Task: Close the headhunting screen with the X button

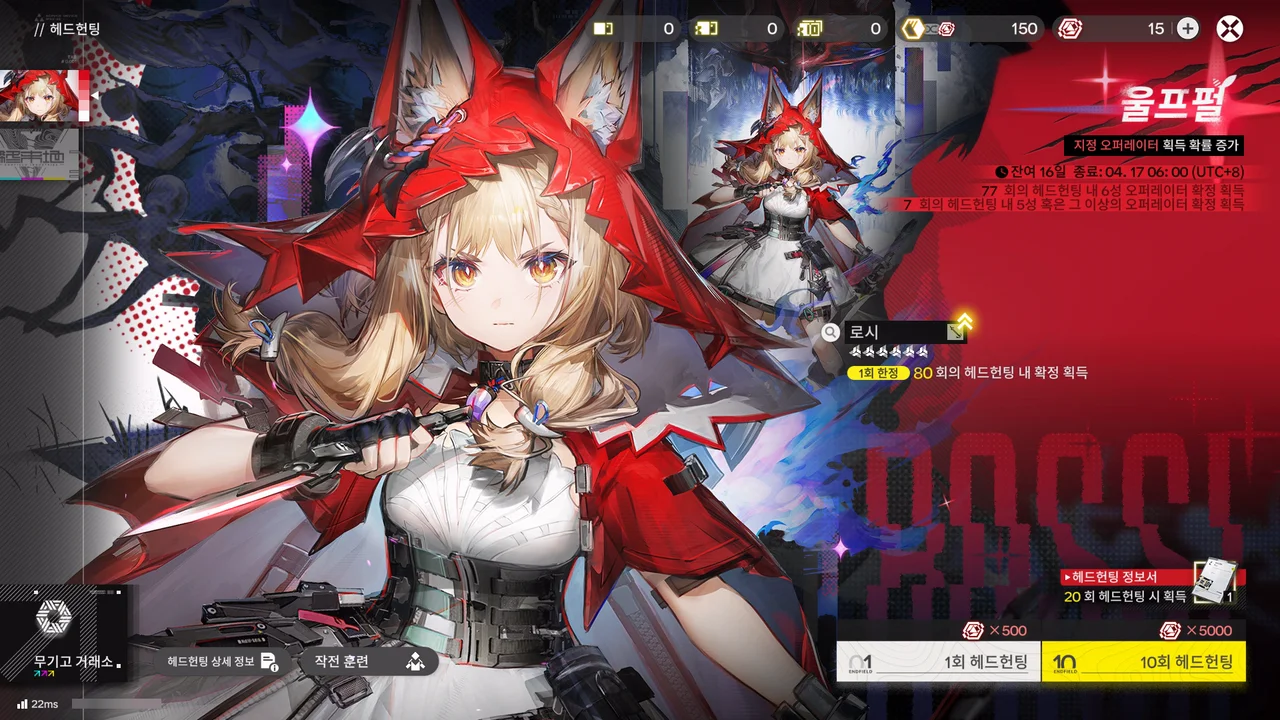Action: (1229, 29)
